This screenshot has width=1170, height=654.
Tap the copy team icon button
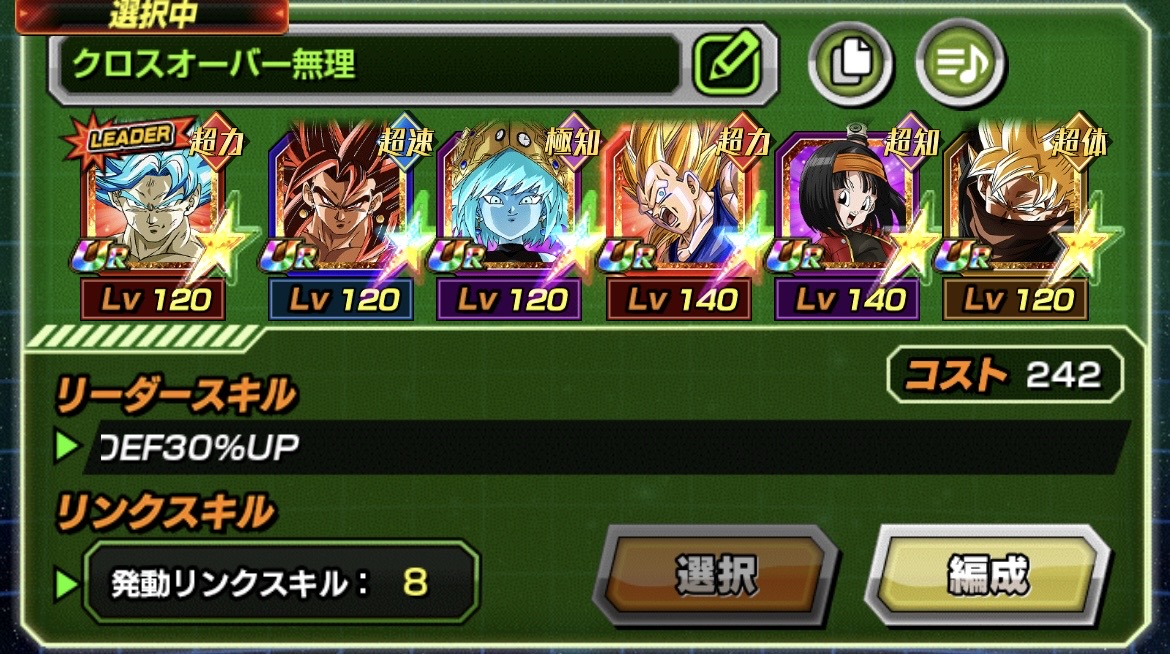pos(850,63)
